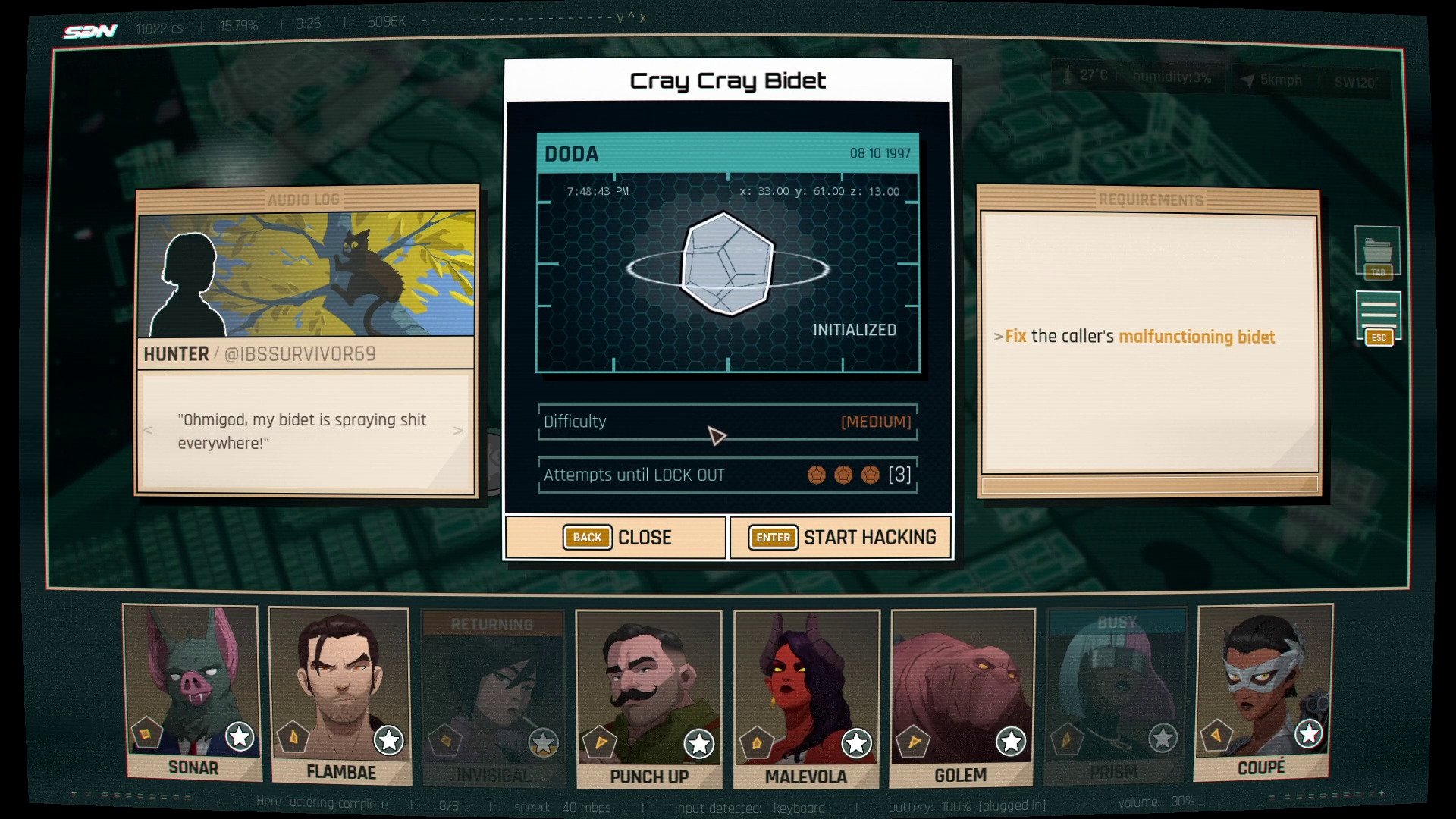Open the hamburger menu icon
The image size is (1456, 819).
click(x=1378, y=313)
